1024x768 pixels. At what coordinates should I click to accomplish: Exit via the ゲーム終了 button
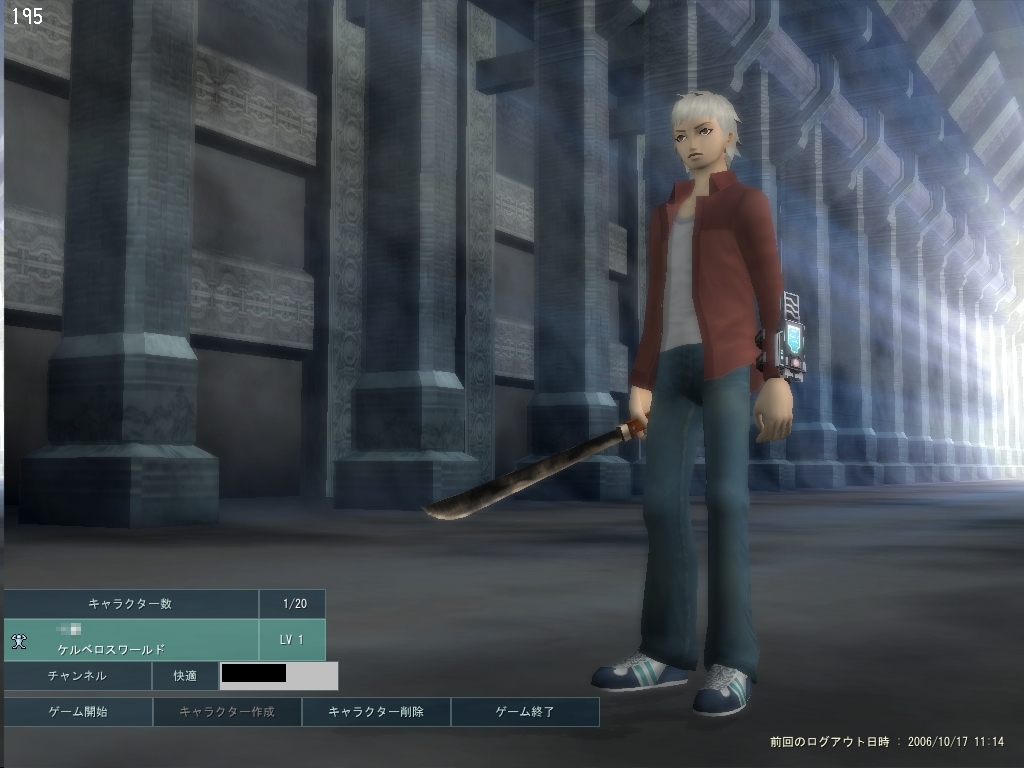[525, 712]
